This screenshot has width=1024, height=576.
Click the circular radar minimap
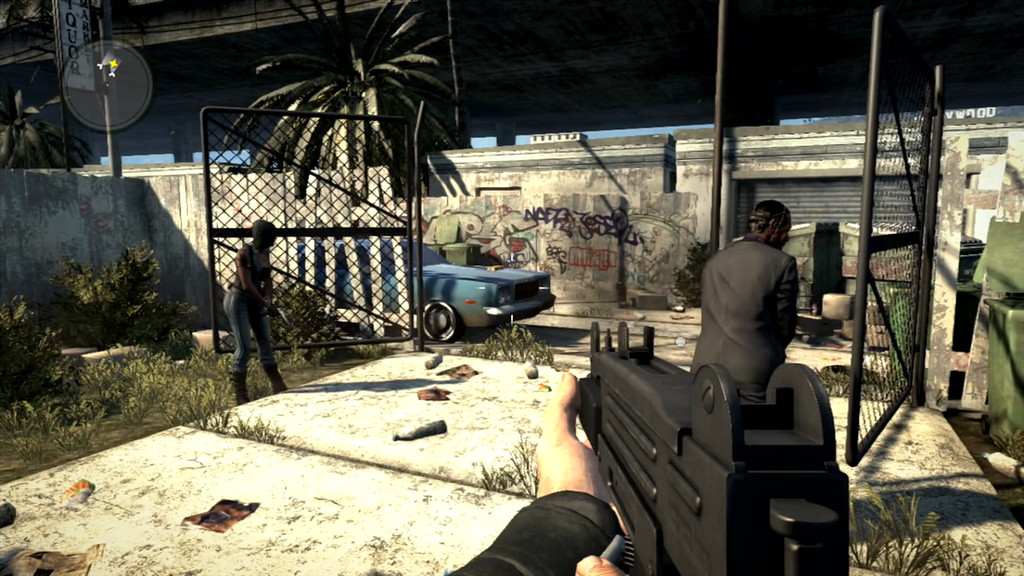click(x=107, y=86)
